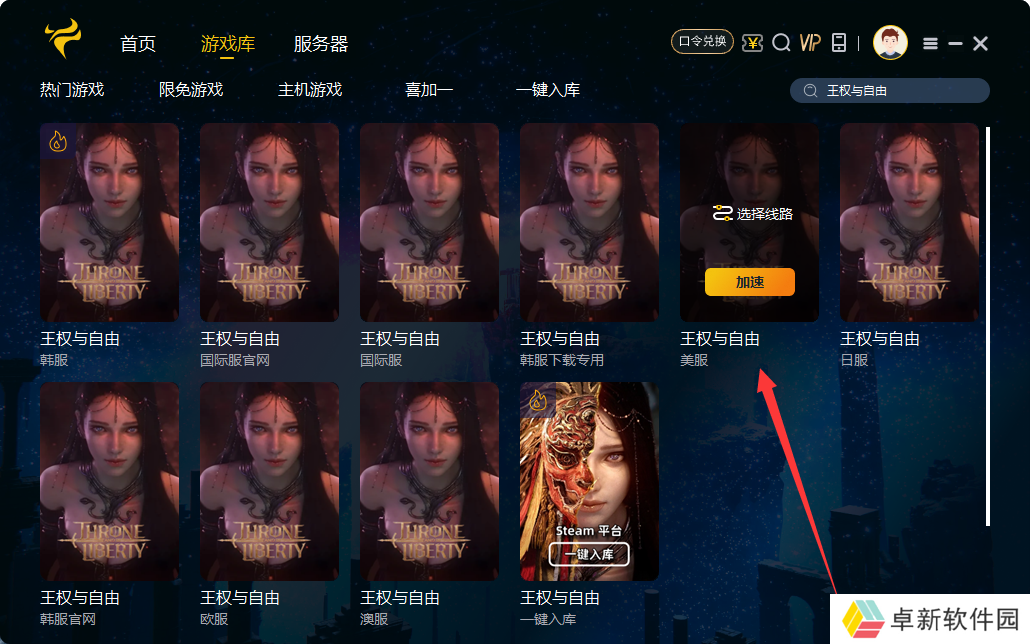
Task: Open the 主机游戏 category
Action: tap(310, 90)
